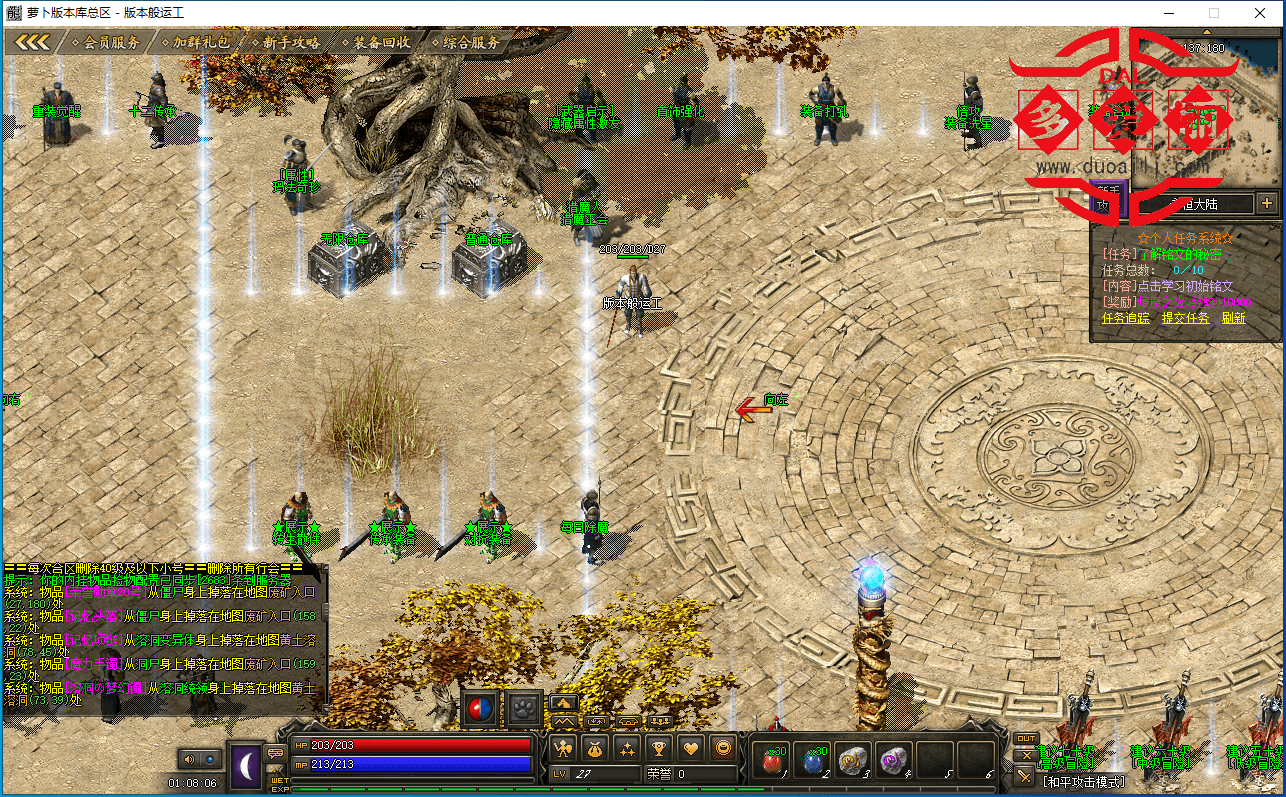Toggle the sound speaker button

pos(187,759)
